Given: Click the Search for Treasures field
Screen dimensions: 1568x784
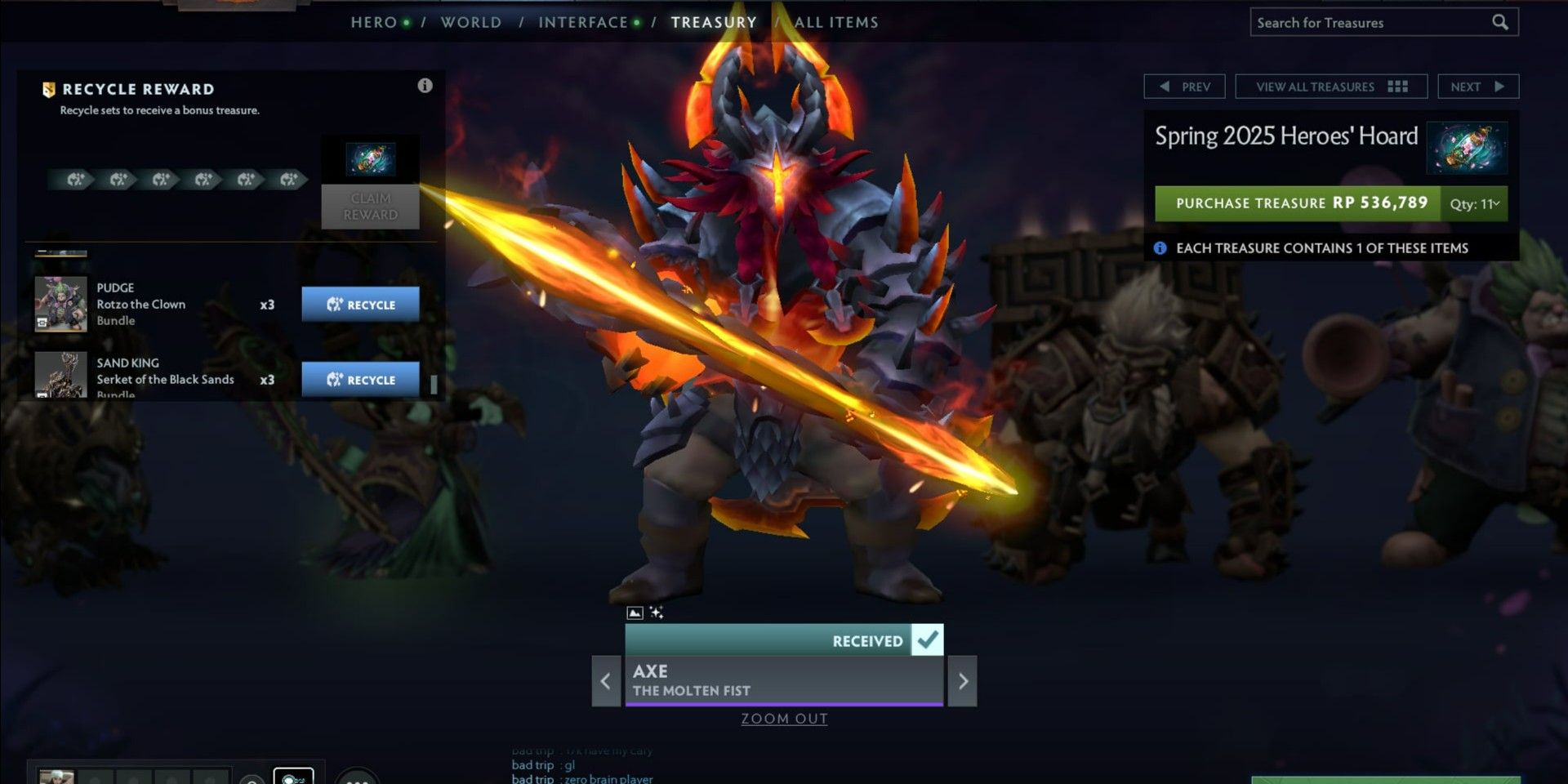Looking at the screenshot, I should click(x=1372, y=23).
